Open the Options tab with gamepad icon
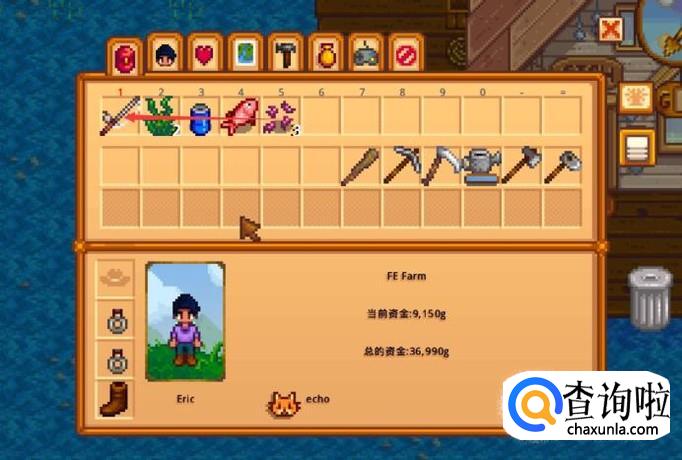The height and width of the screenshot is (460, 682). (365, 56)
